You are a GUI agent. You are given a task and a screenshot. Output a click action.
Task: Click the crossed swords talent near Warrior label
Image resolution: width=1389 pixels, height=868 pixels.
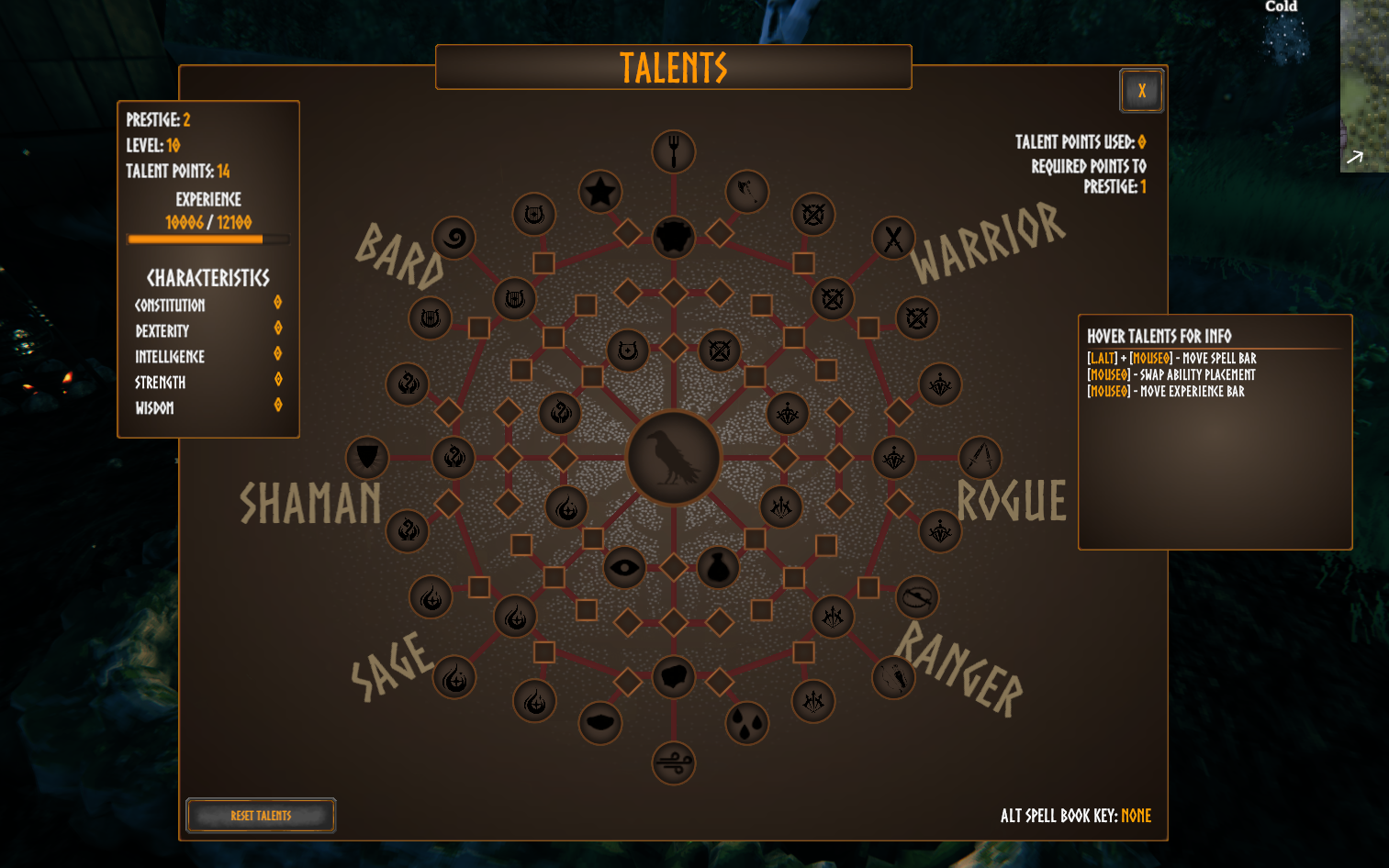click(x=891, y=239)
